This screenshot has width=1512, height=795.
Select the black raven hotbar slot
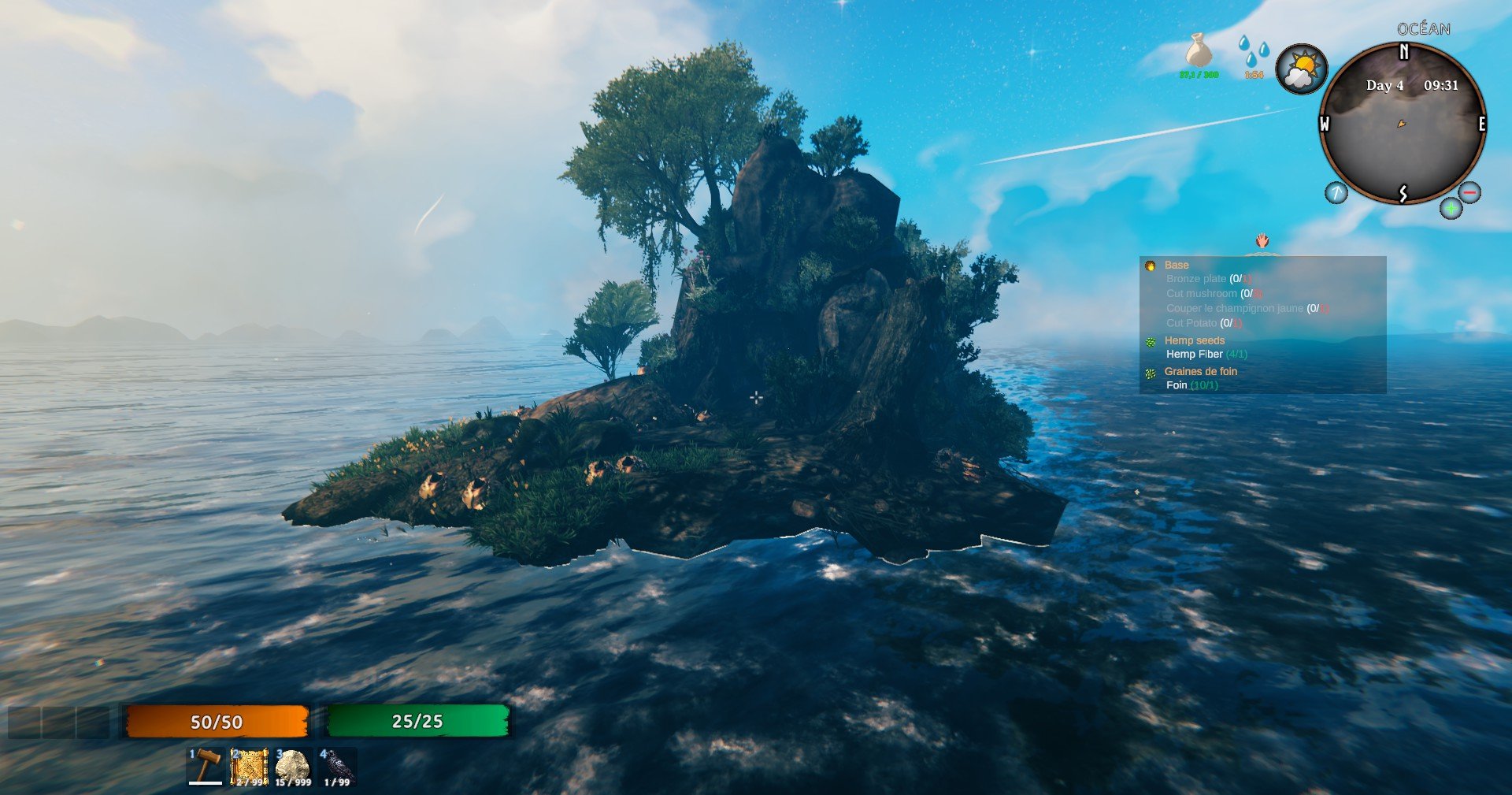coord(337,767)
